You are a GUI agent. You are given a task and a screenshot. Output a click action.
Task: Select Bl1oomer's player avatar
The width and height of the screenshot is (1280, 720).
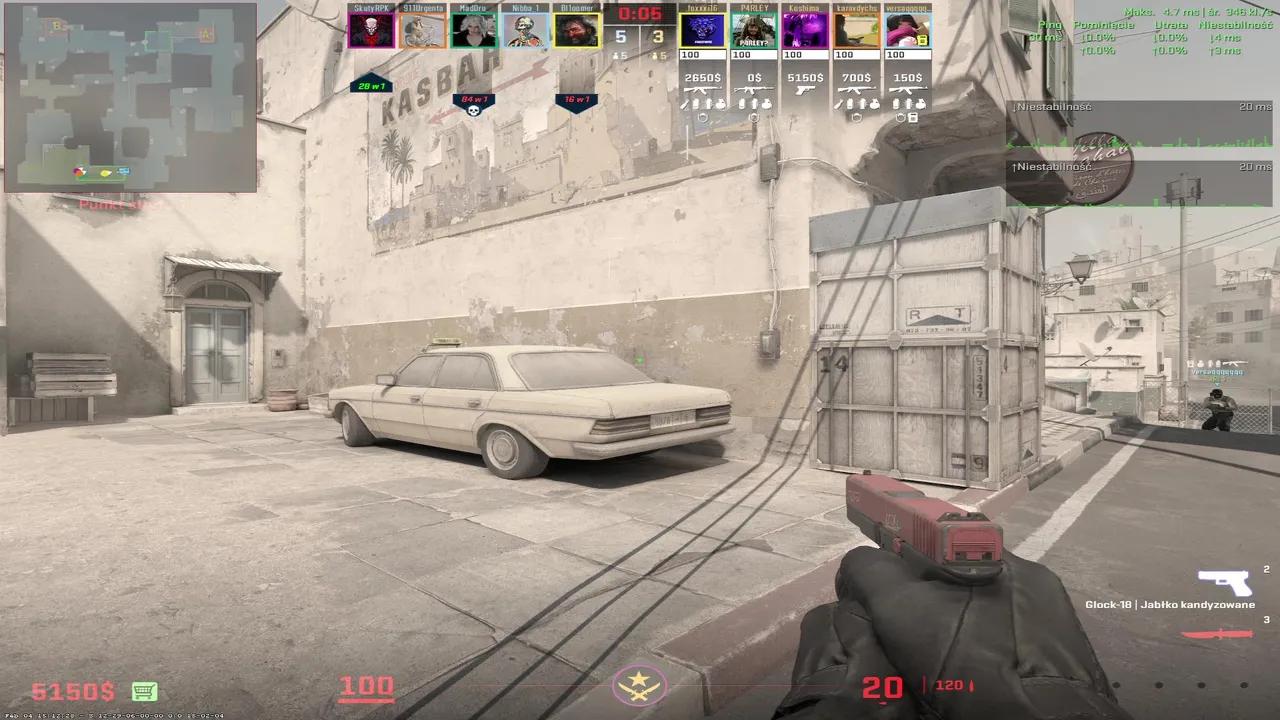577,30
